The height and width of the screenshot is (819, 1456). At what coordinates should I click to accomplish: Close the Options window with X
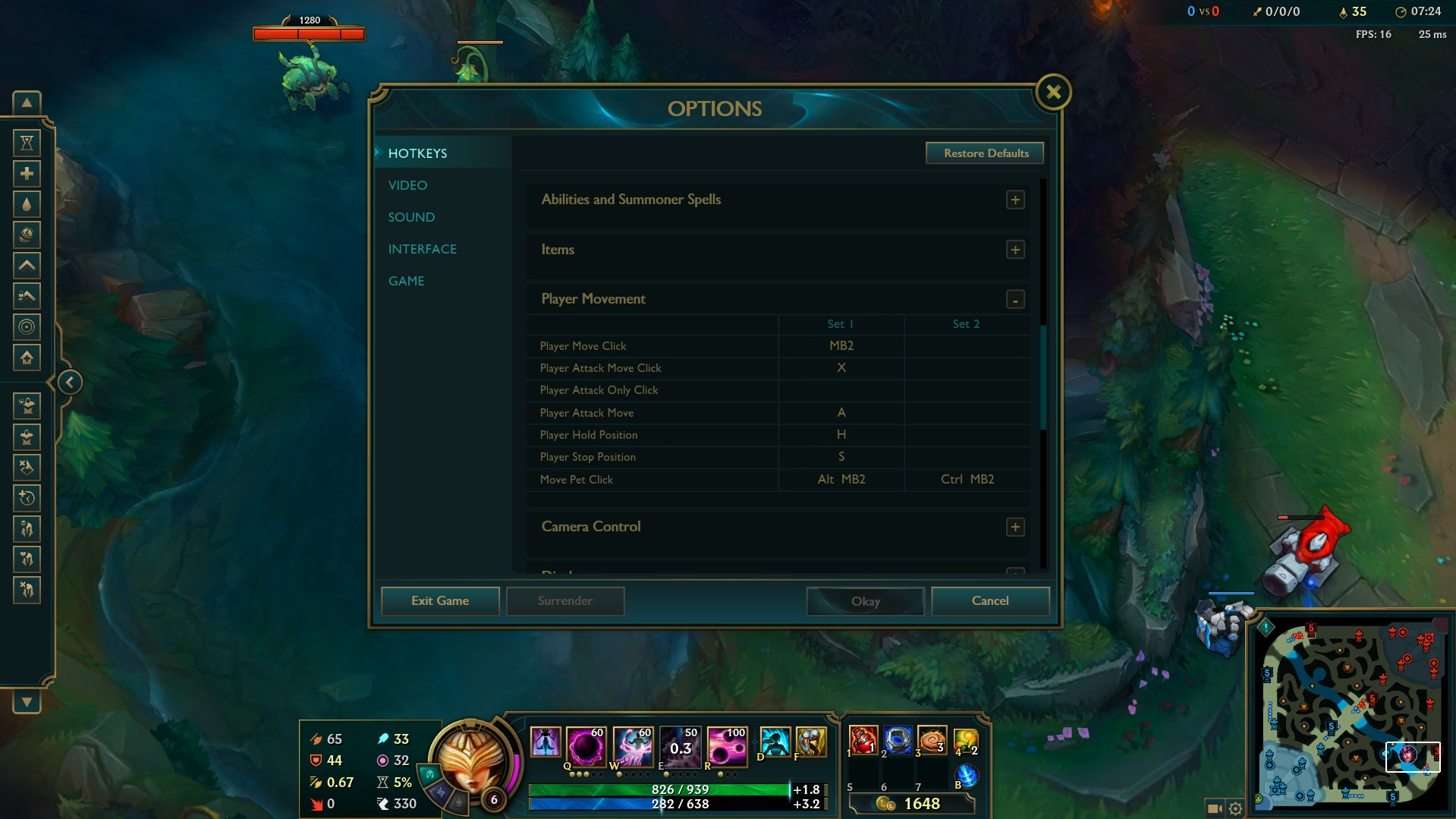pyautogui.click(x=1053, y=93)
